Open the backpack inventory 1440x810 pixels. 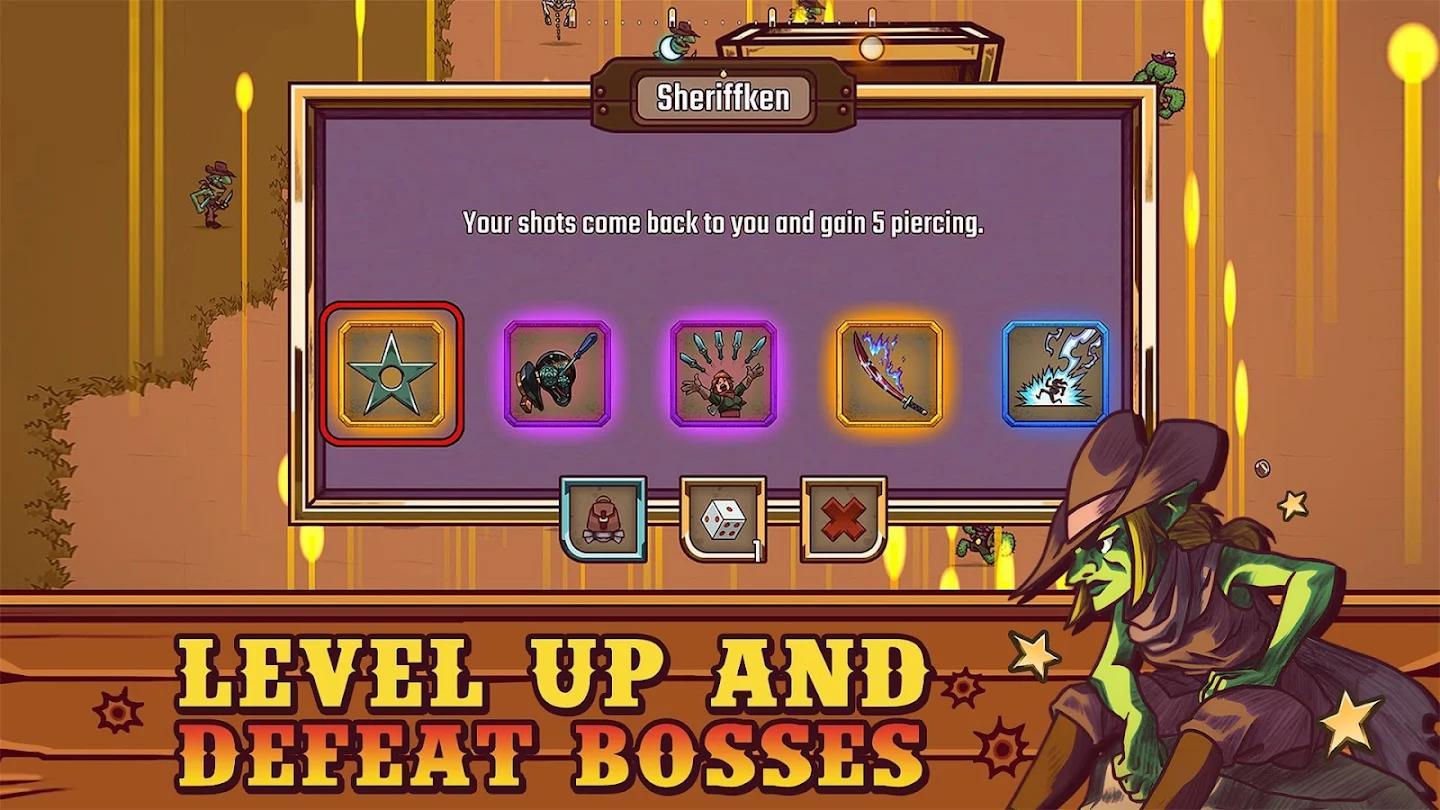(601, 516)
